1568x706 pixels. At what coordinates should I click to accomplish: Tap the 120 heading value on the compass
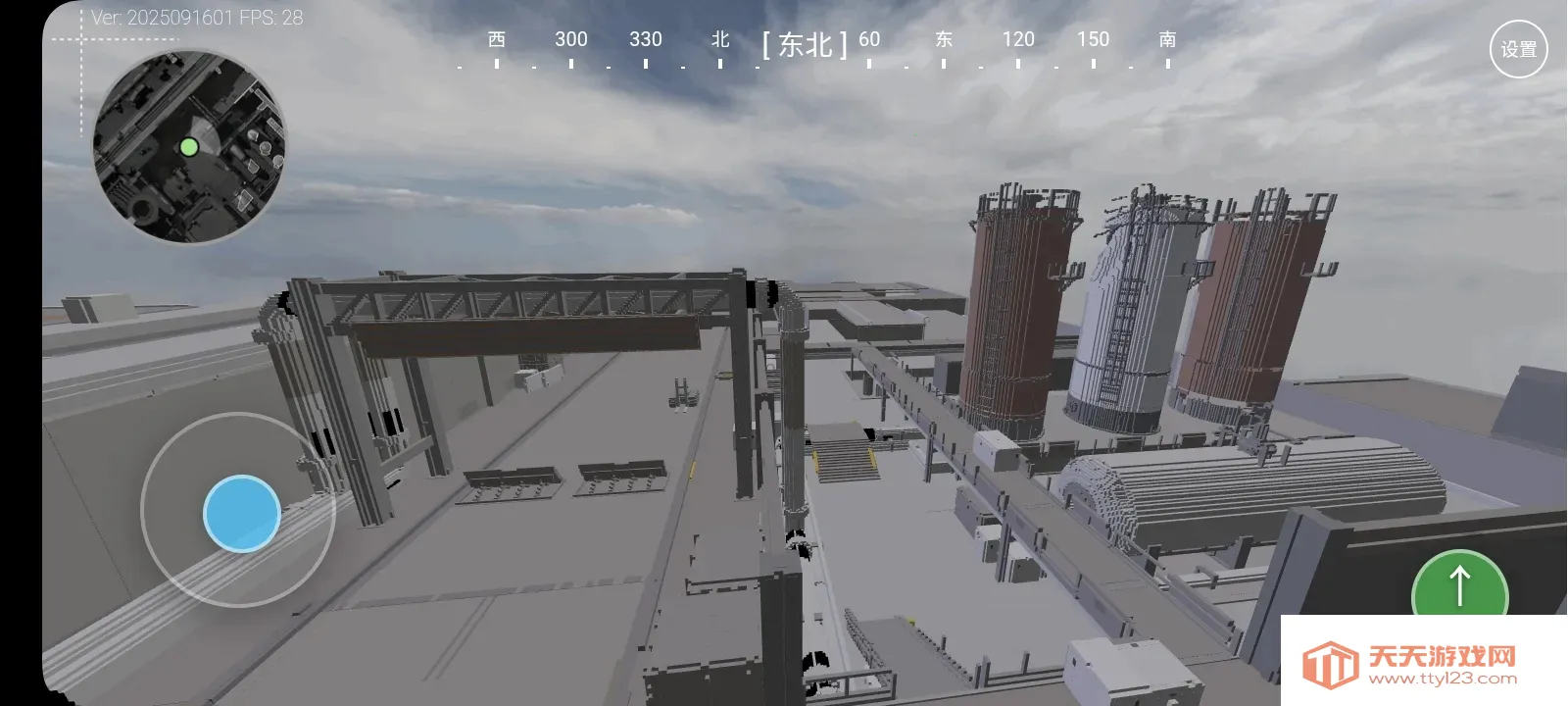click(x=1019, y=40)
